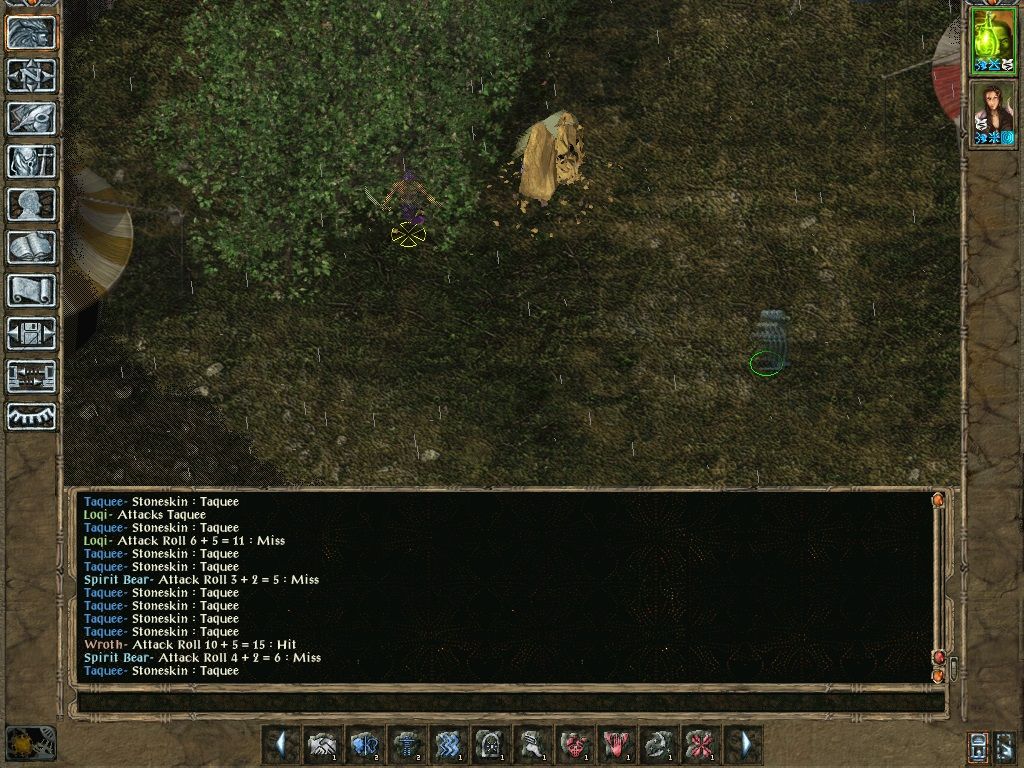Open the inventory screen button
Viewport: 1024px width, 768px height.
(31, 161)
